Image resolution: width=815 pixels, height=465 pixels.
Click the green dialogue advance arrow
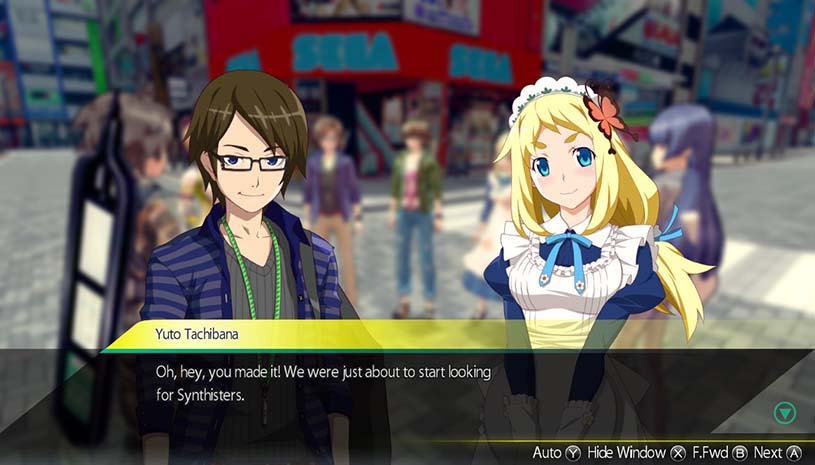(785, 413)
